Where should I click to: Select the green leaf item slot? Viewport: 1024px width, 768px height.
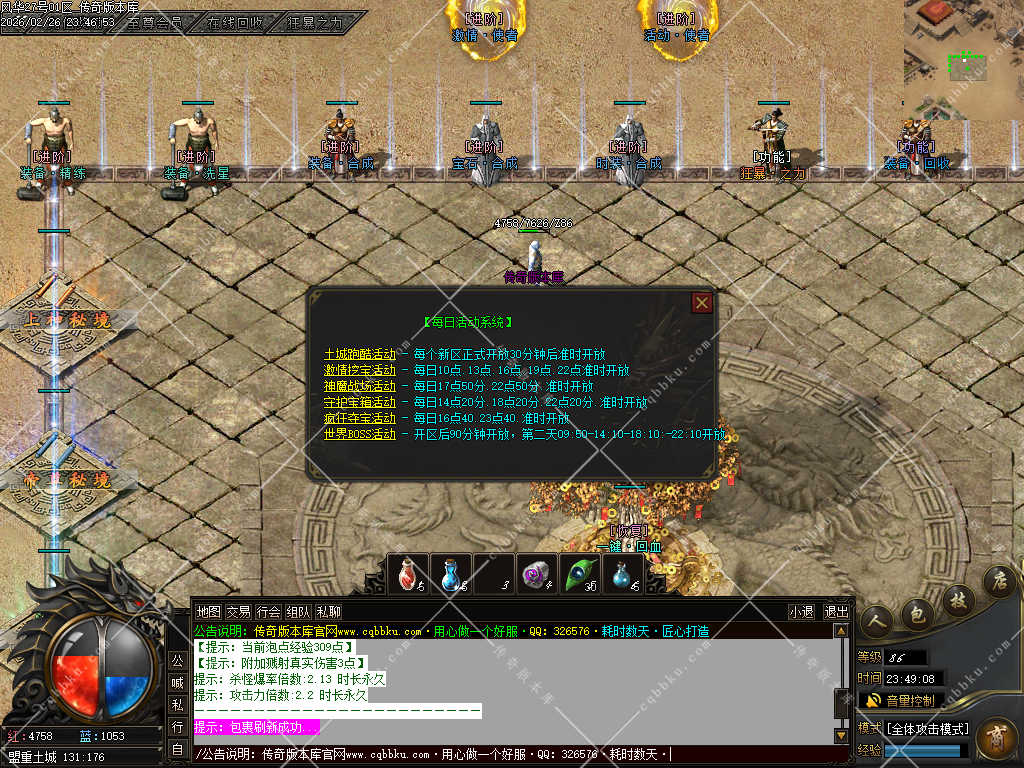pos(579,575)
